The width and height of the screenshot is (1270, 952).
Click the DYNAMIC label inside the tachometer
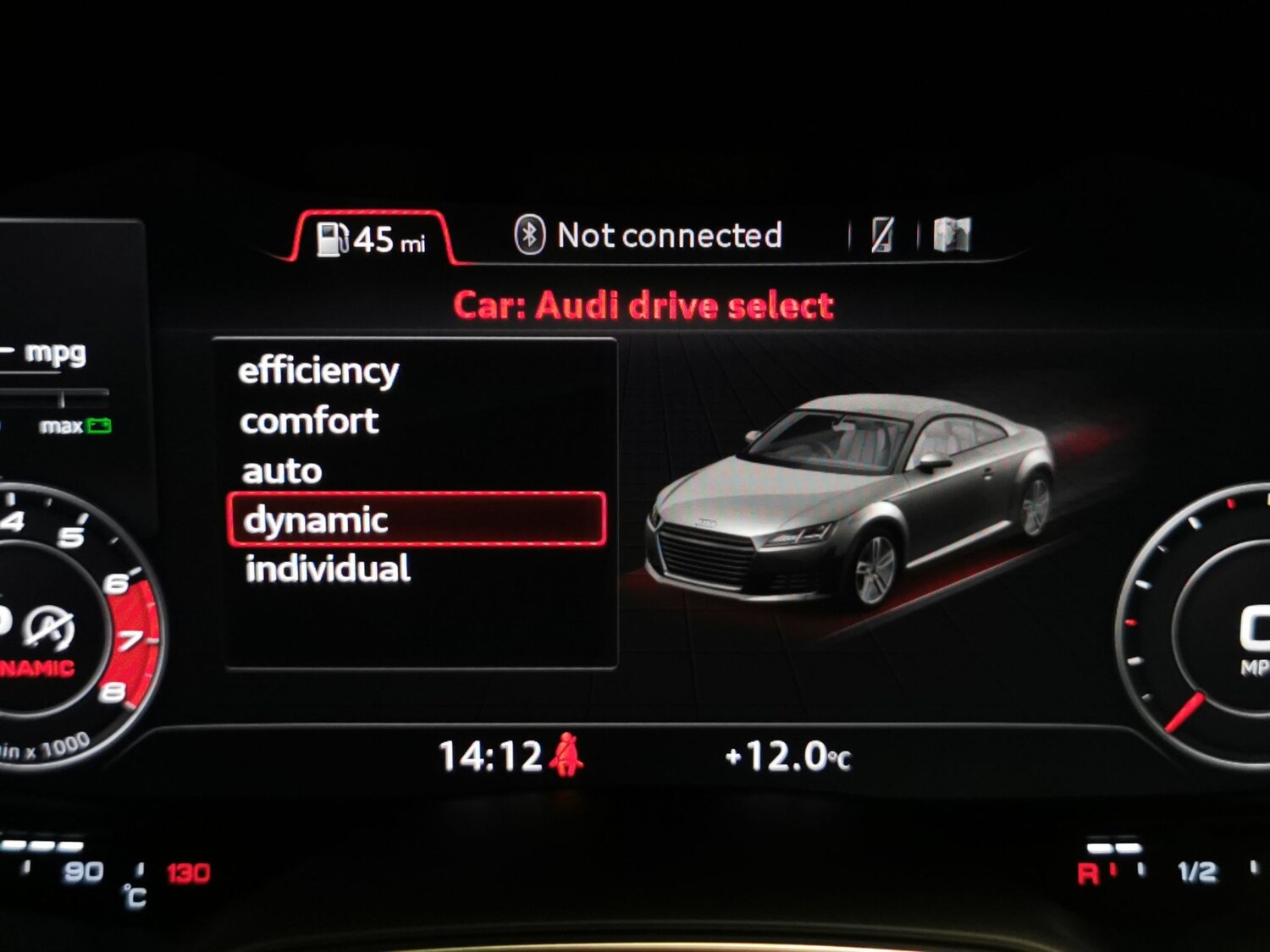32,666
